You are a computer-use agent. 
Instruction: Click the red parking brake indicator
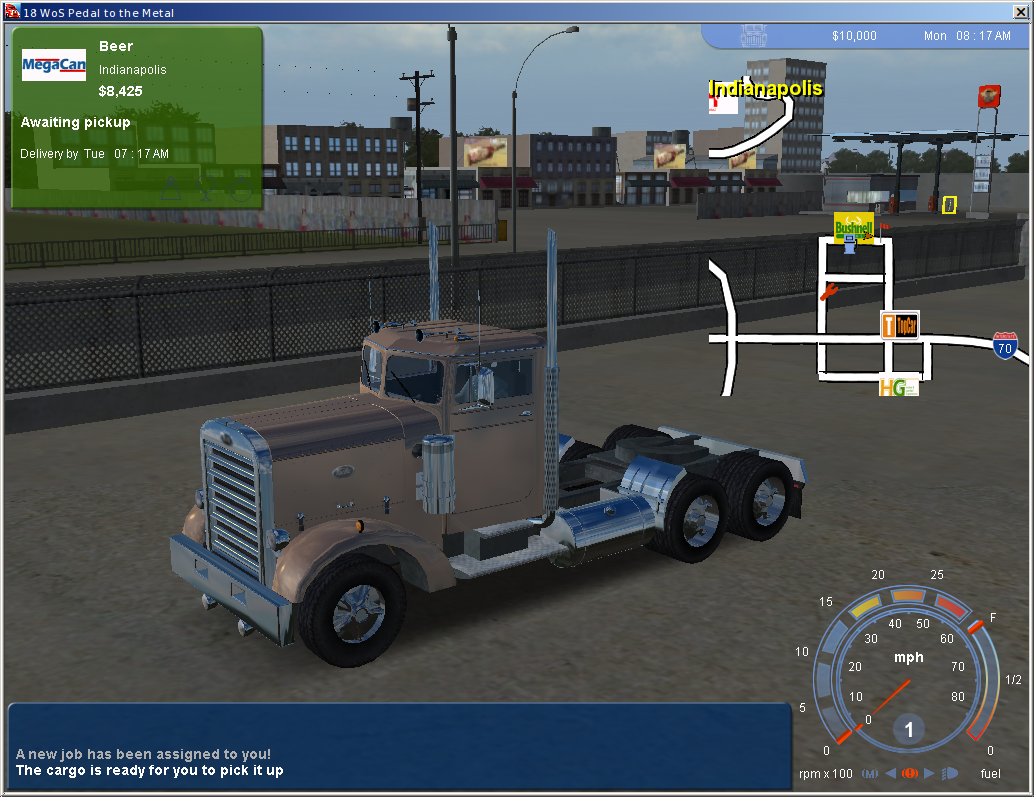909,773
